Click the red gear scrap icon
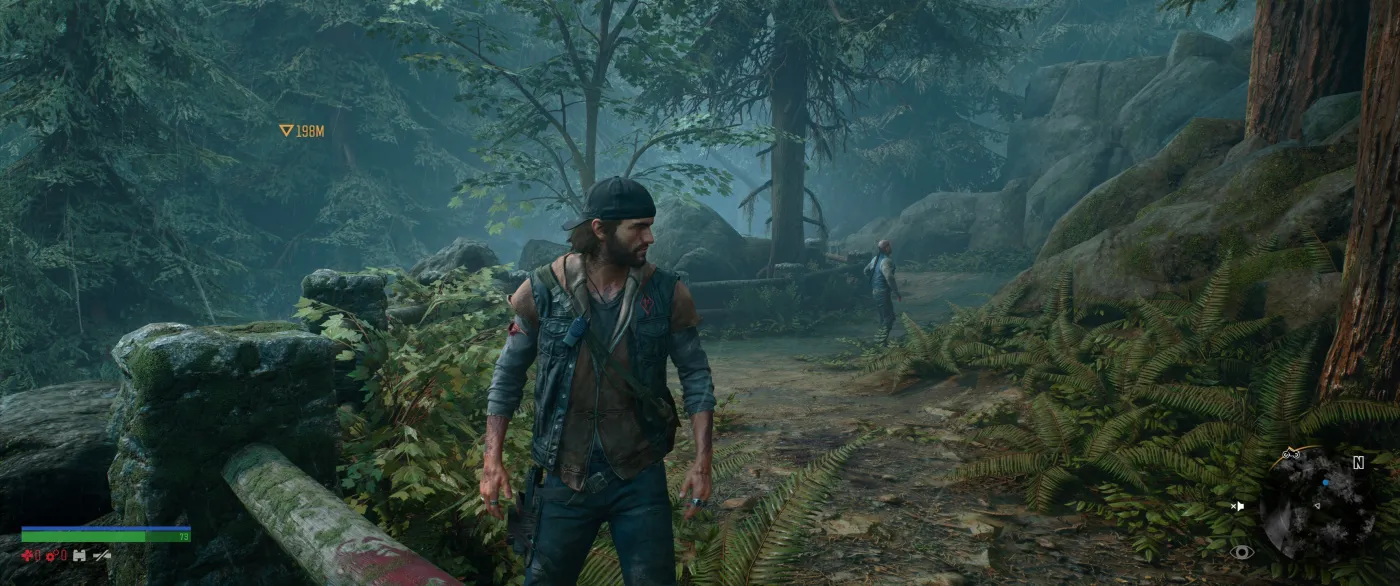Image resolution: width=1400 pixels, height=586 pixels. click(x=52, y=555)
